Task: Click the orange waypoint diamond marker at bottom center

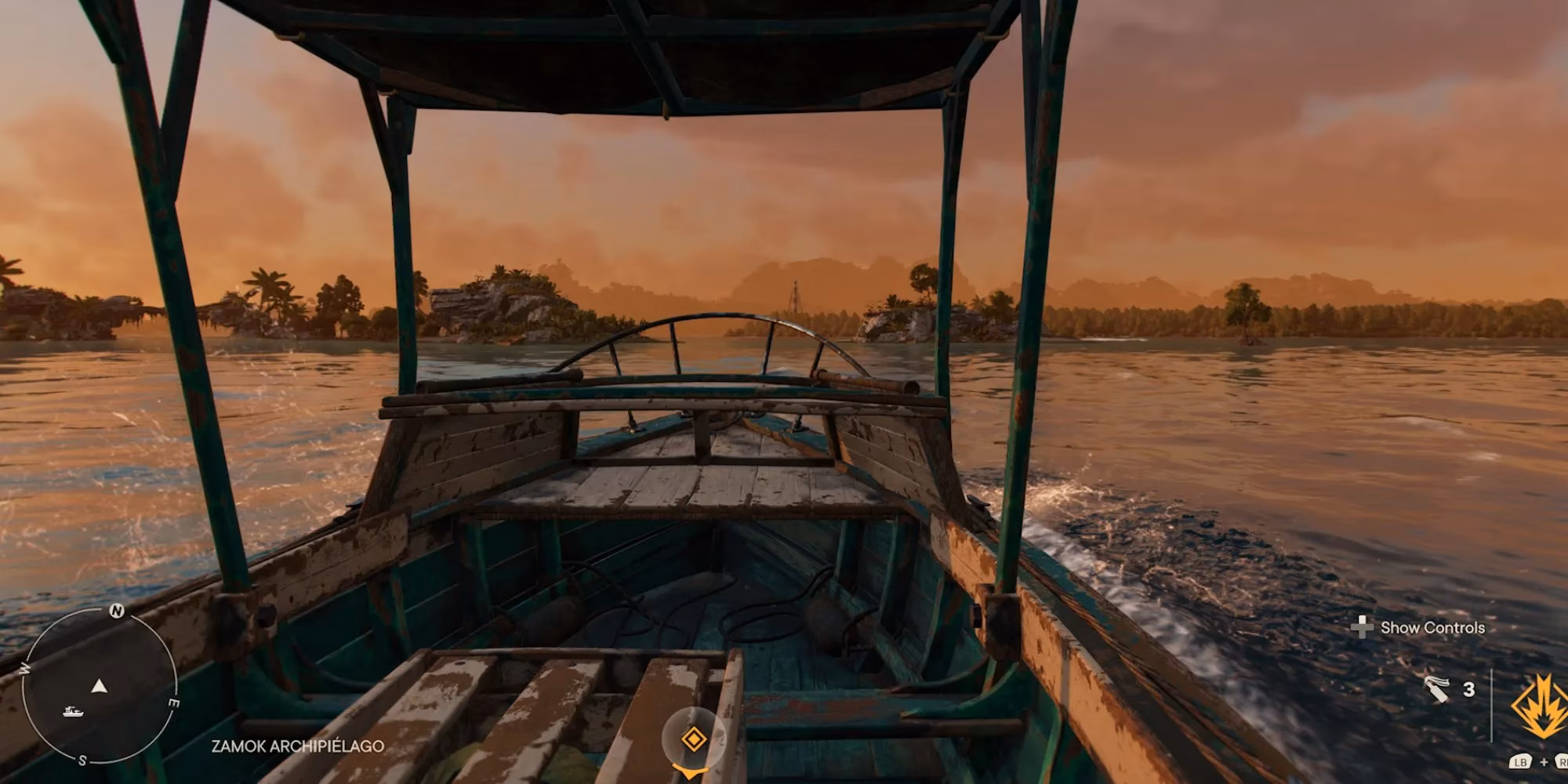Action: pyautogui.click(x=693, y=738)
